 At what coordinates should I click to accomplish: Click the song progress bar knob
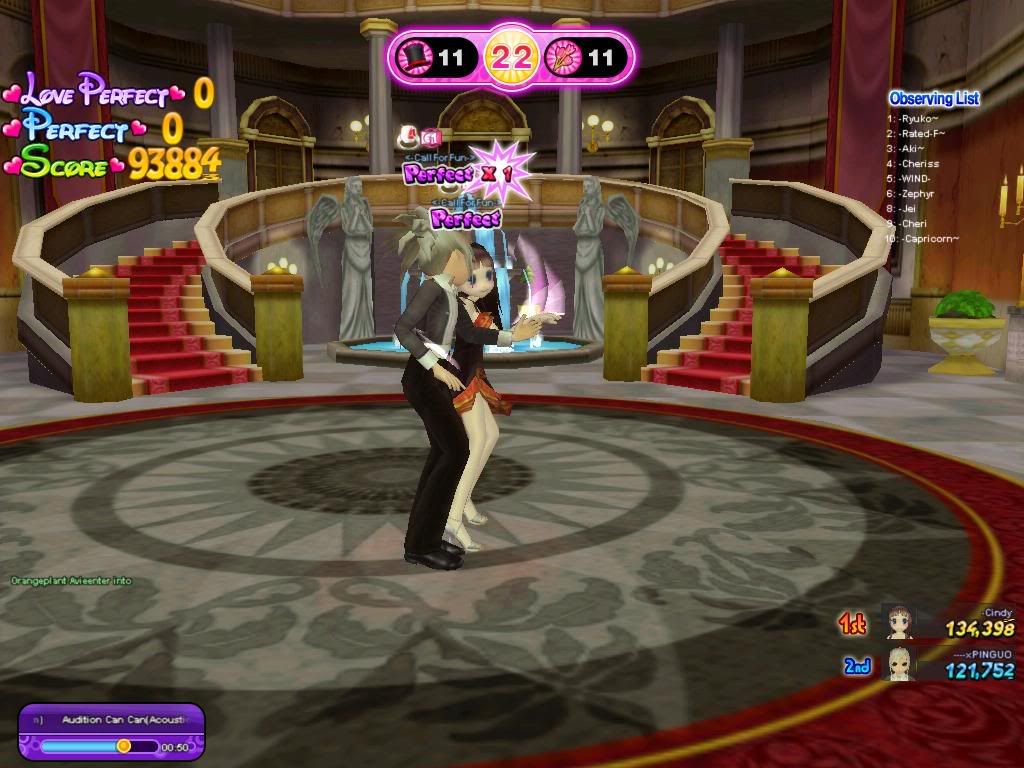pyautogui.click(x=123, y=746)
